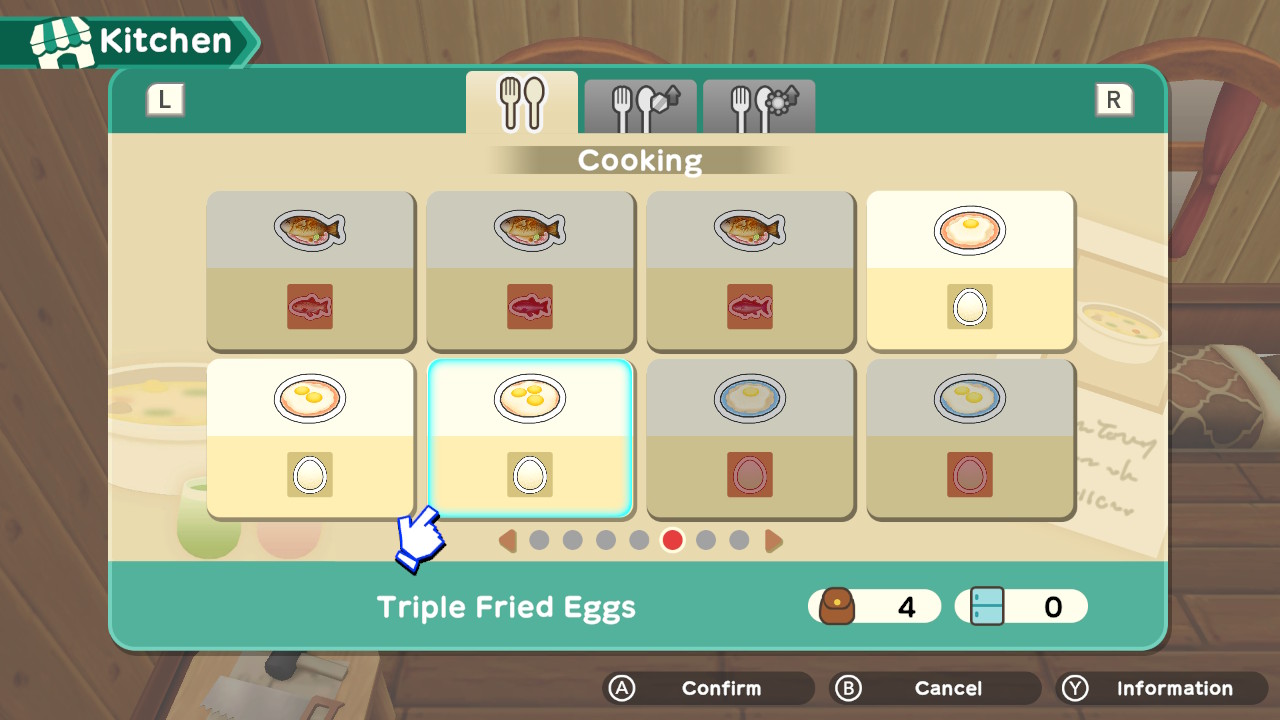1280x720 pixels.
Task: Click the highlighted Triple Fried Eggs card
Action: [x=530, y=438]
